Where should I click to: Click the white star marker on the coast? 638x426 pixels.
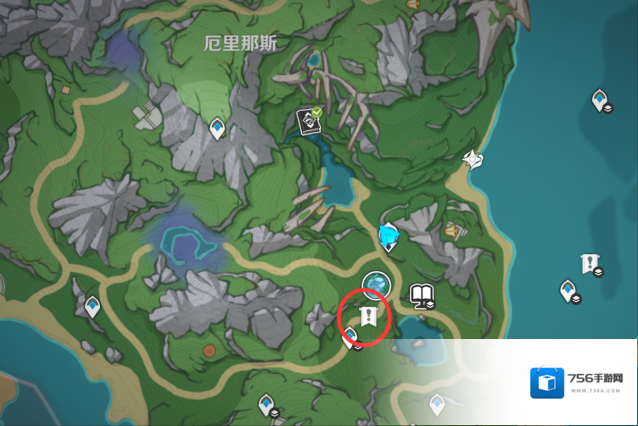point(473,159)
